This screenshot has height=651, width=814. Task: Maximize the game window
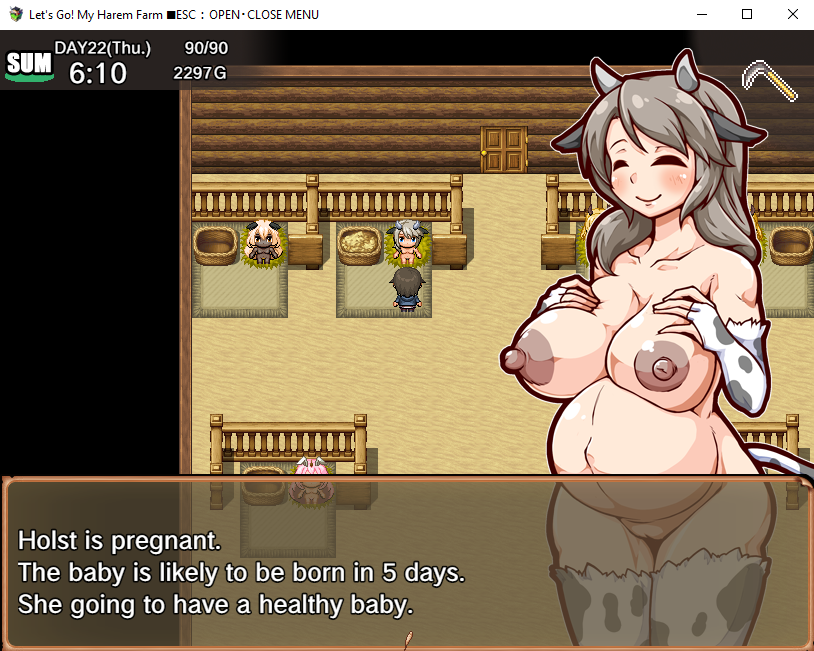click(746, 15)
